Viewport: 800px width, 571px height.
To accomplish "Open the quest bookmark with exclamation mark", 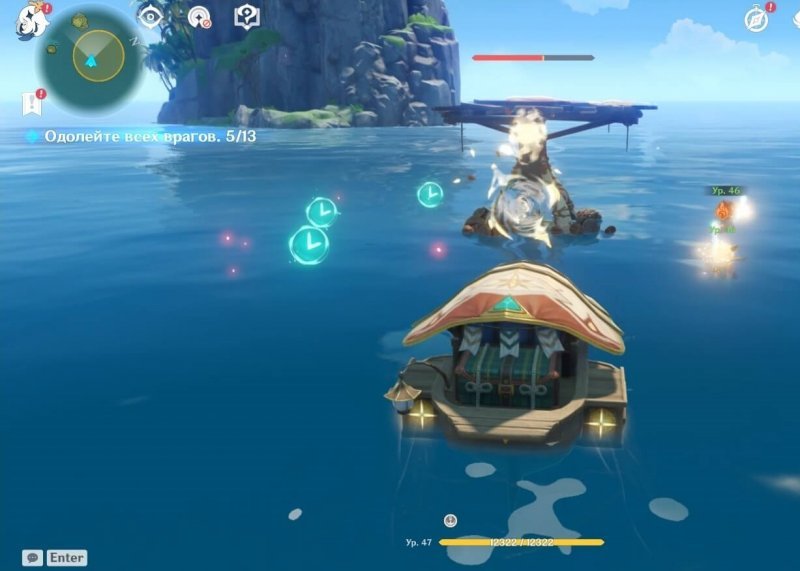I will [x=31, y=103].
